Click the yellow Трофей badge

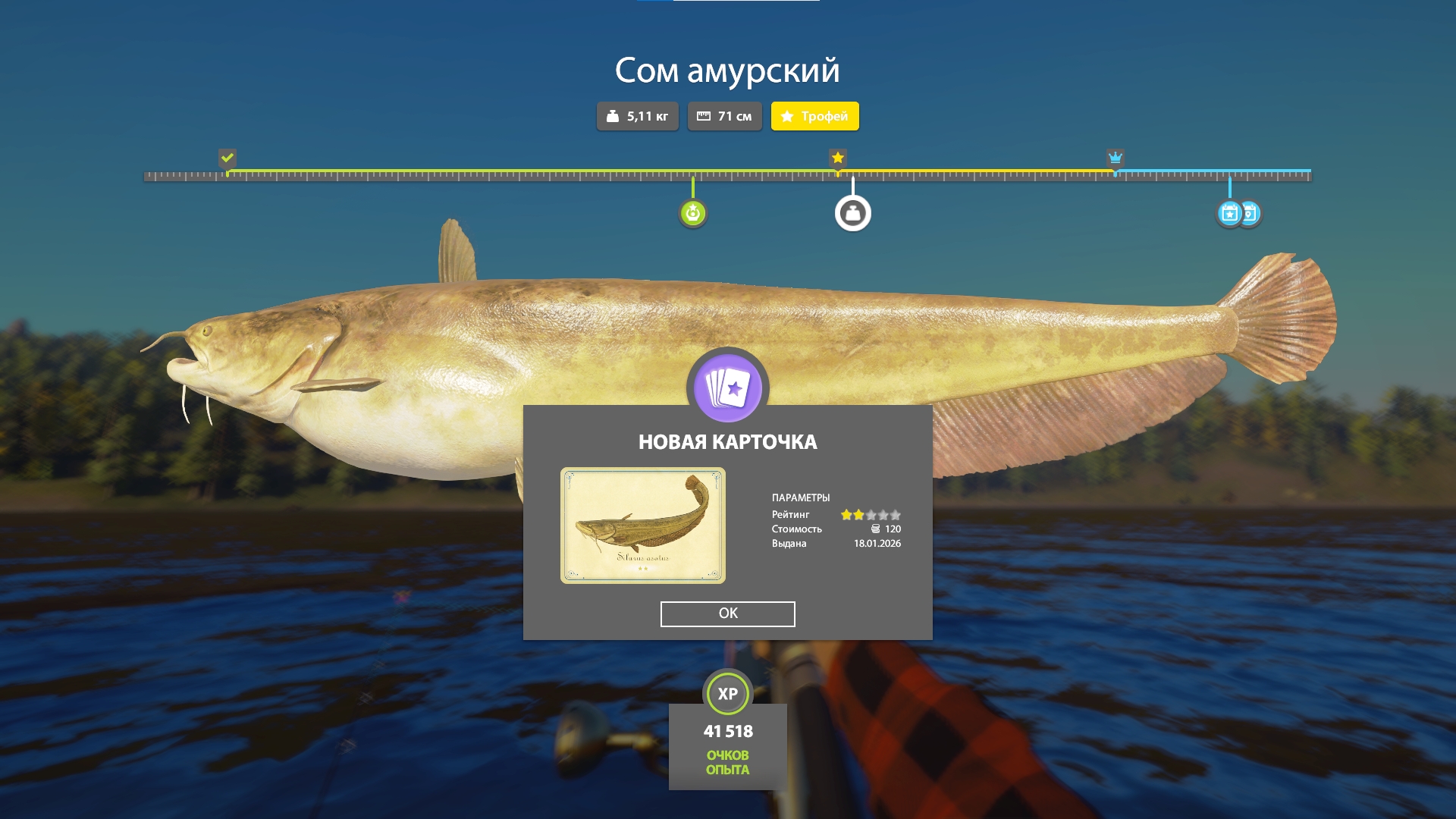(x=814, y=116)
